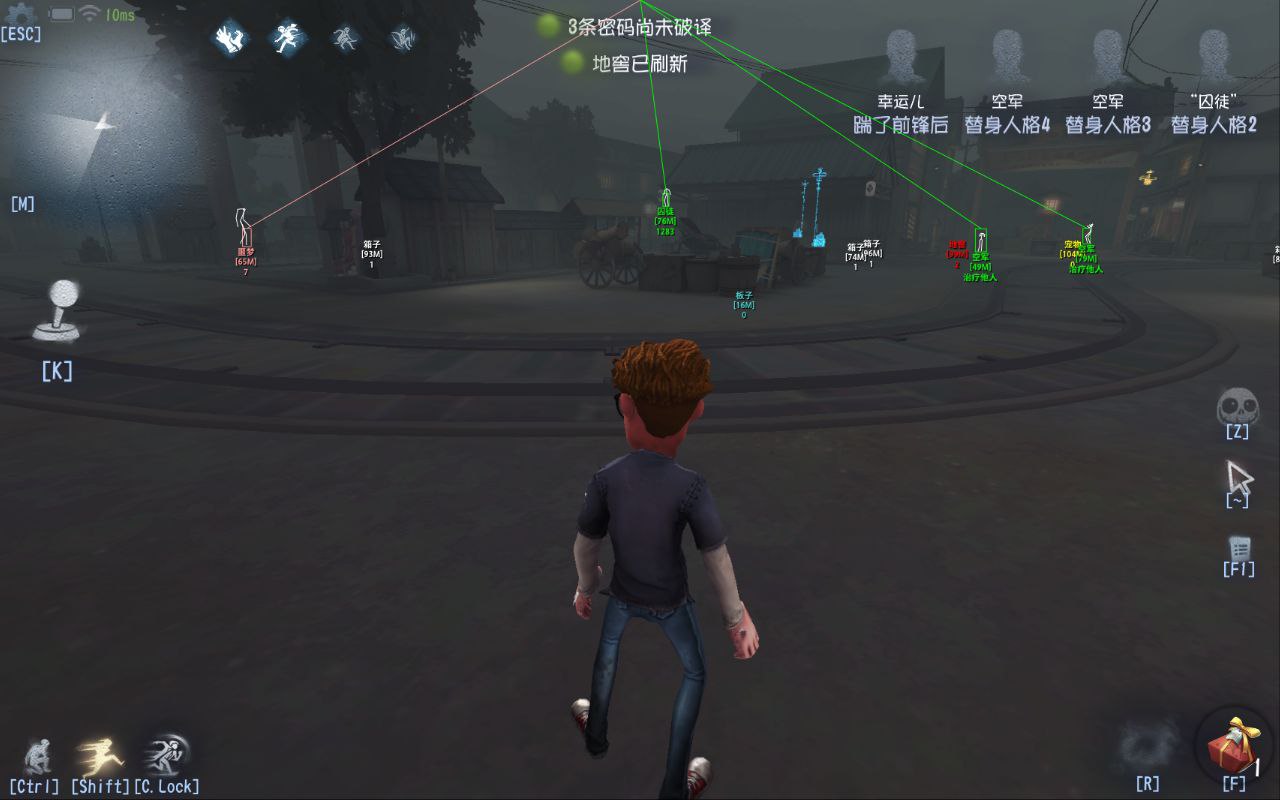
Task: Click the skull icon
Action: [x=1237, y=406]
